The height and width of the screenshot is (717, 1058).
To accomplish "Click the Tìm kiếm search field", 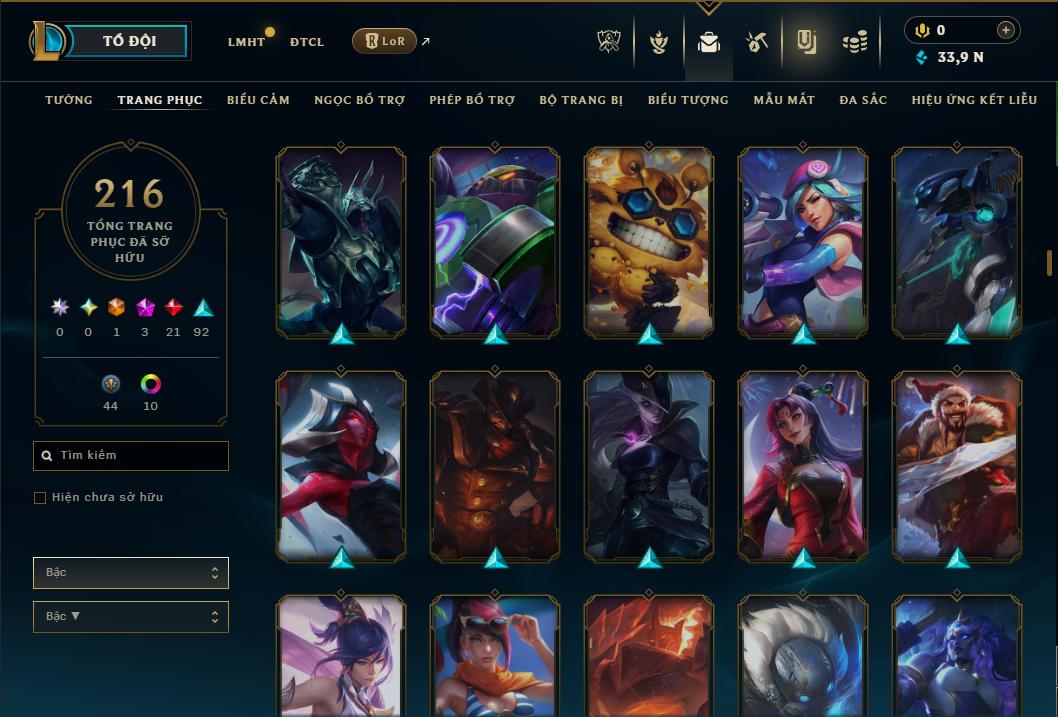I will click(x=131, y=456).
